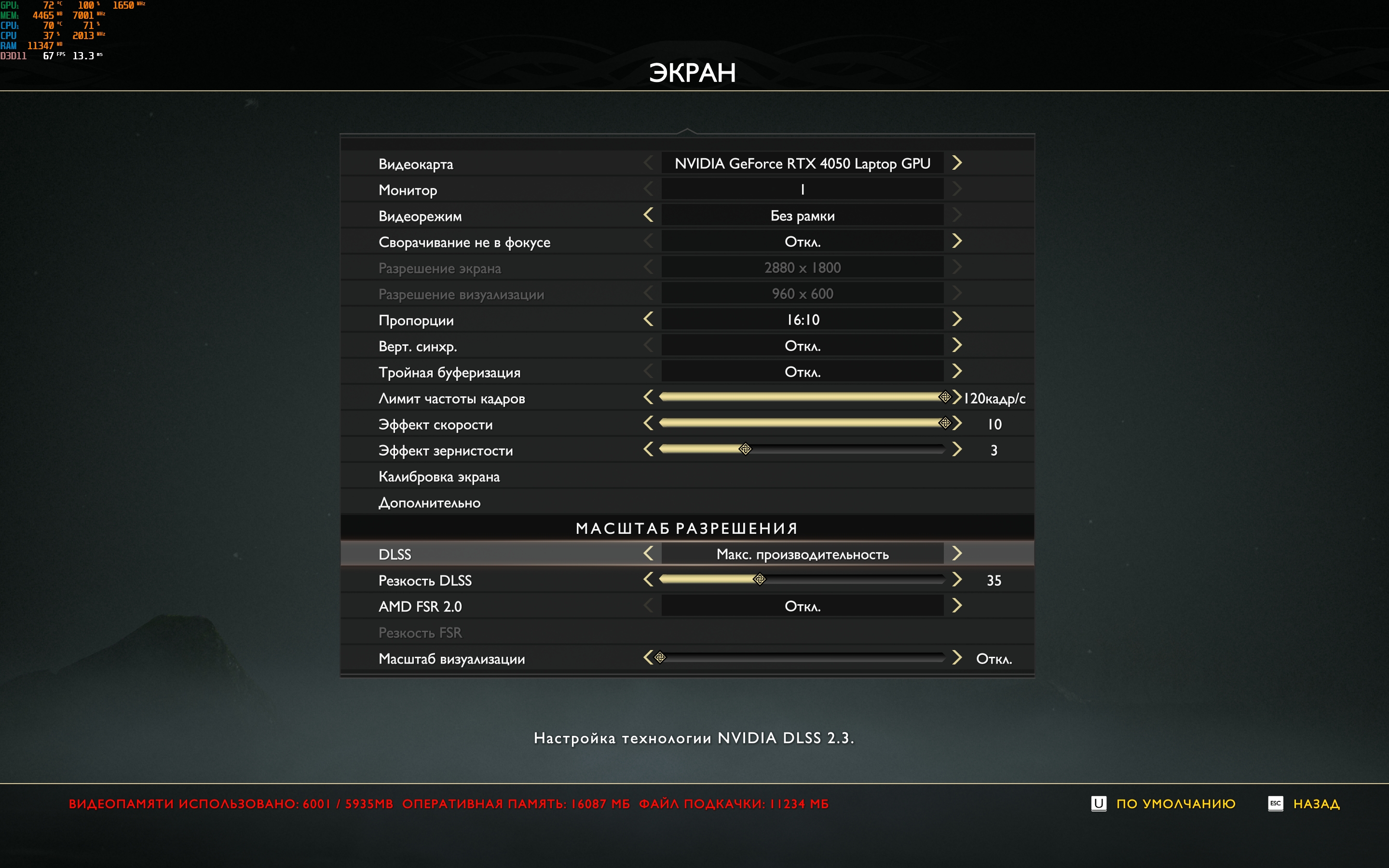The height and width of the screenshot is (868, 1389).
Task: Reset settings with По умолчанию
Action: 1175,804
